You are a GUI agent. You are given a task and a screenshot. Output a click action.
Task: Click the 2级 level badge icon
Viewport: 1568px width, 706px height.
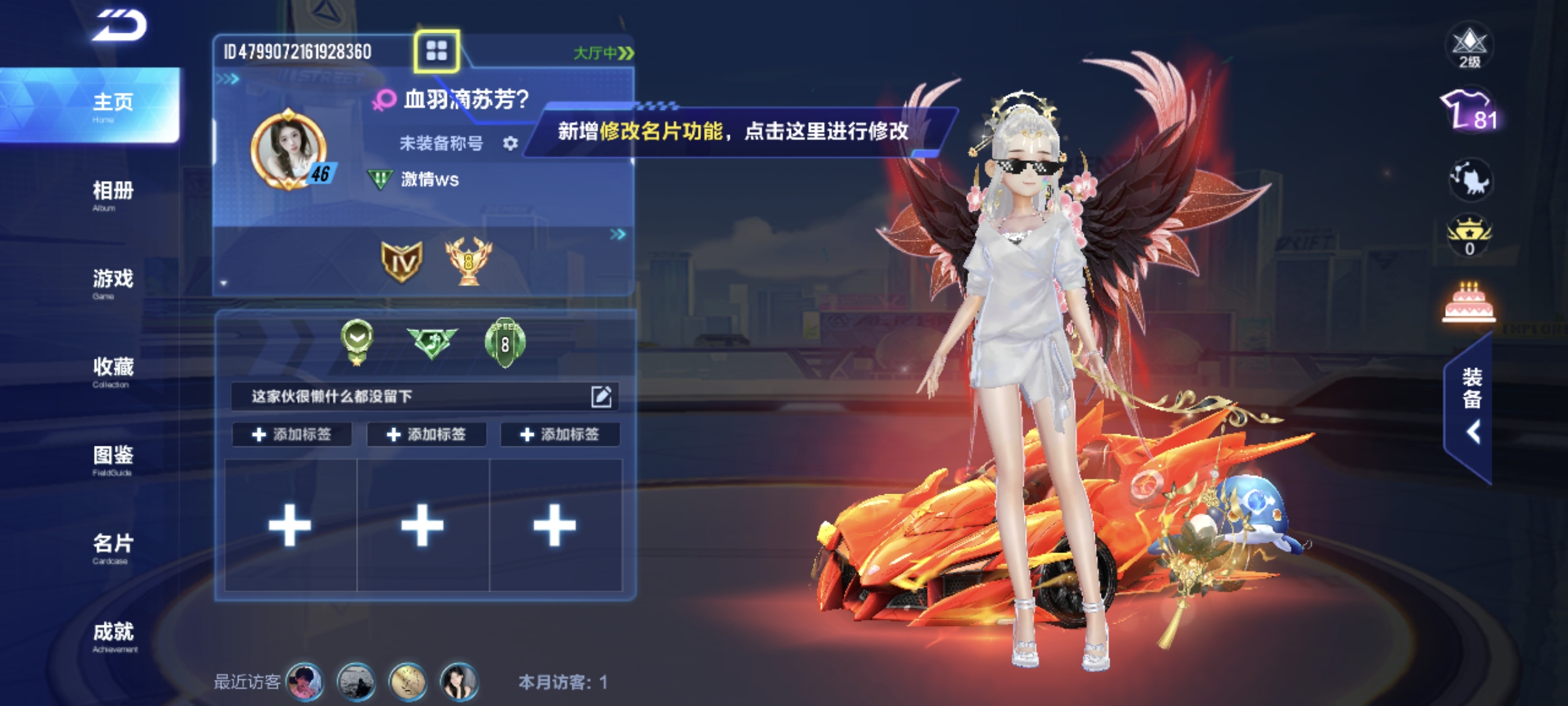pyautogui.click(x=1469, y=47)
